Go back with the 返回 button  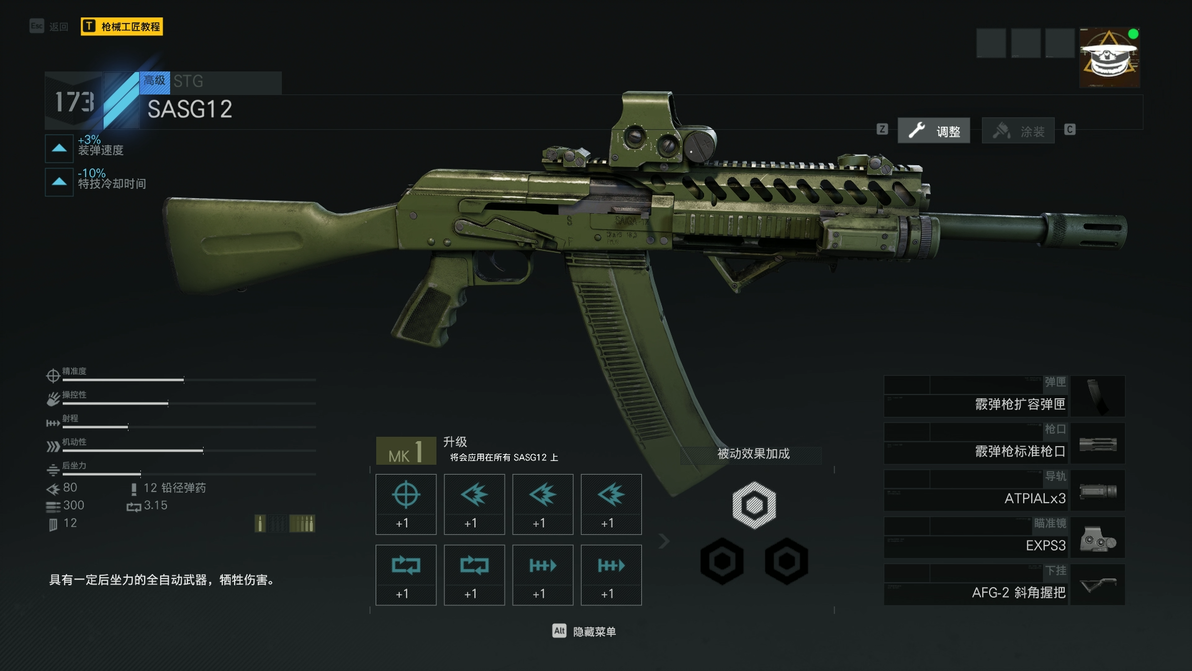coord(50,27)
